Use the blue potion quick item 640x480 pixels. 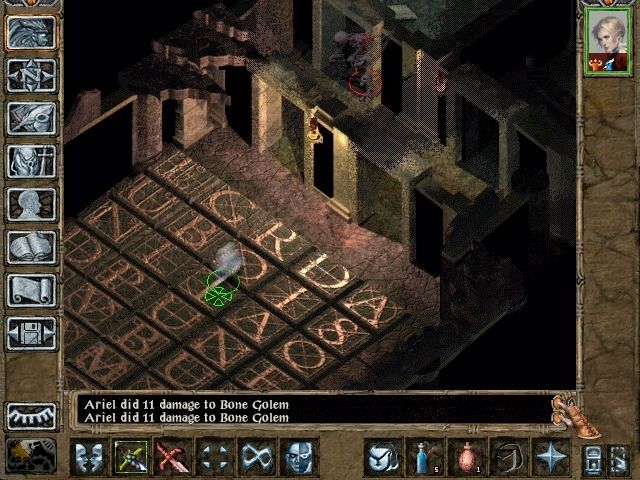coord(423,457)
